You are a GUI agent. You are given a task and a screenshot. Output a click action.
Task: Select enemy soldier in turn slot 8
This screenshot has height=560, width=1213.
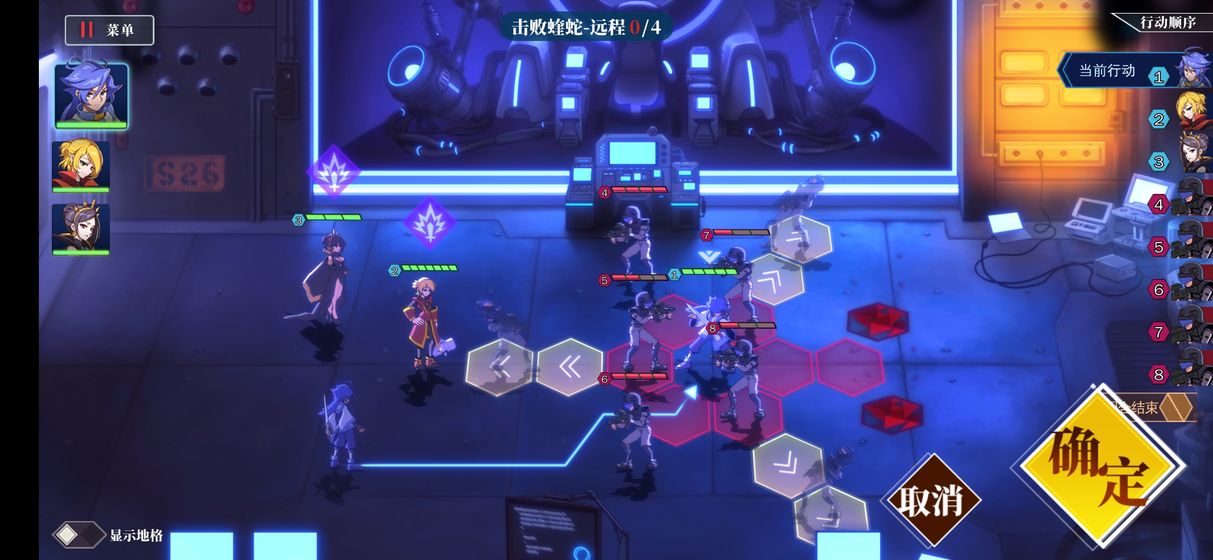coord(1191,372)
